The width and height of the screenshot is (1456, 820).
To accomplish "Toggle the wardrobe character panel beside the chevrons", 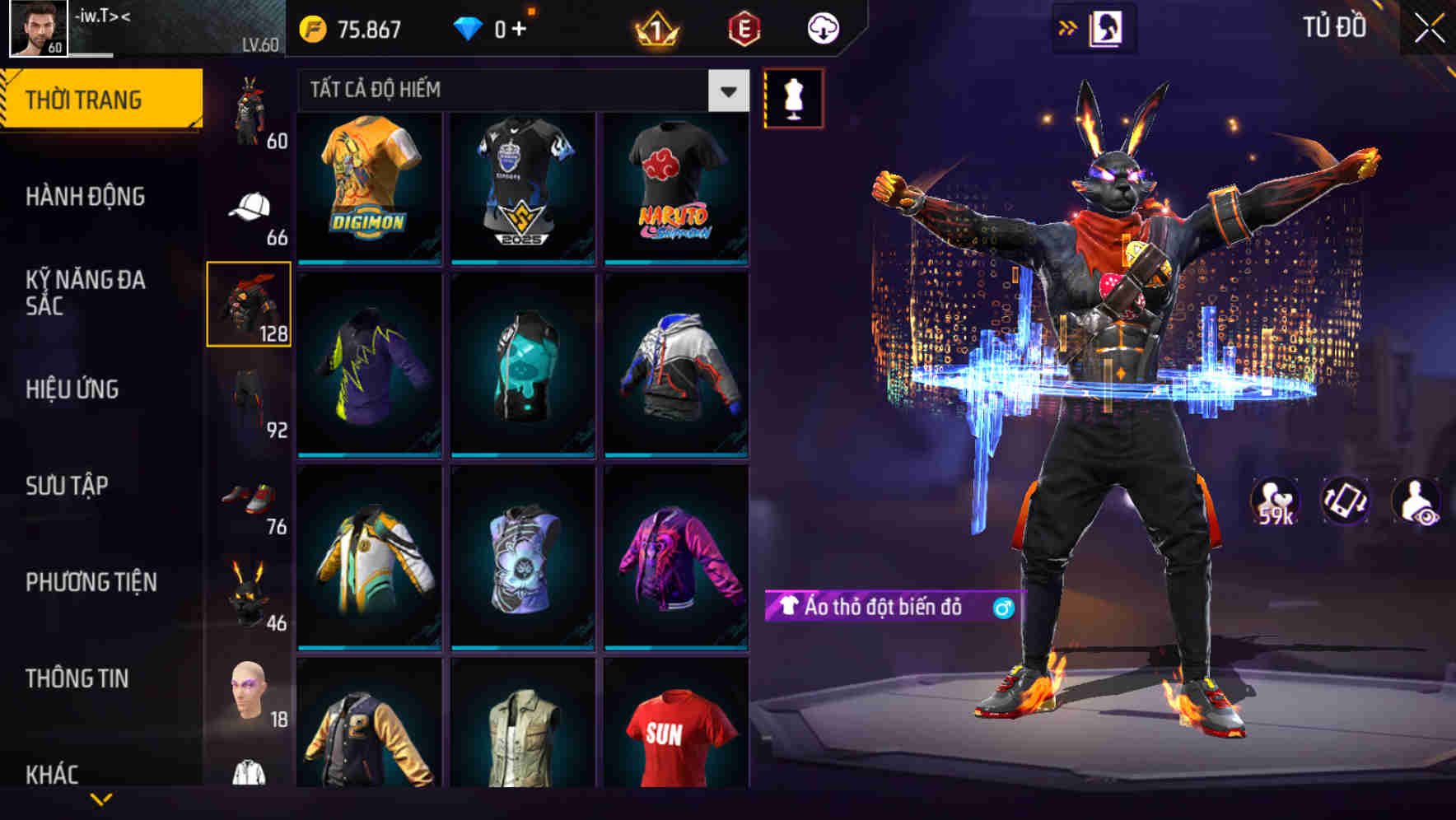I will (1108, 26).
